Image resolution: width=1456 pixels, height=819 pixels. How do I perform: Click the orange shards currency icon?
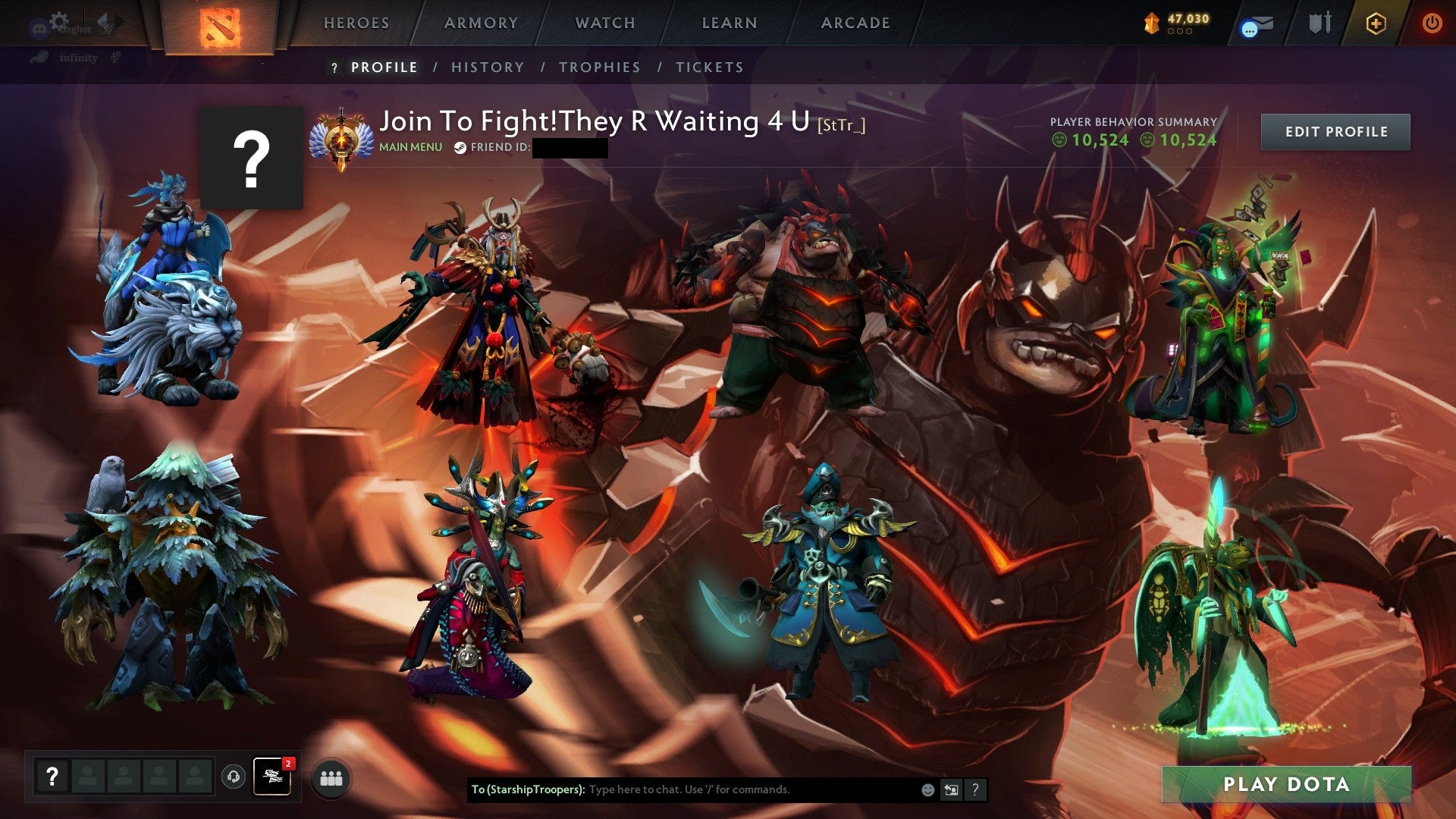pyautogui.click(x=1150, y=23)
